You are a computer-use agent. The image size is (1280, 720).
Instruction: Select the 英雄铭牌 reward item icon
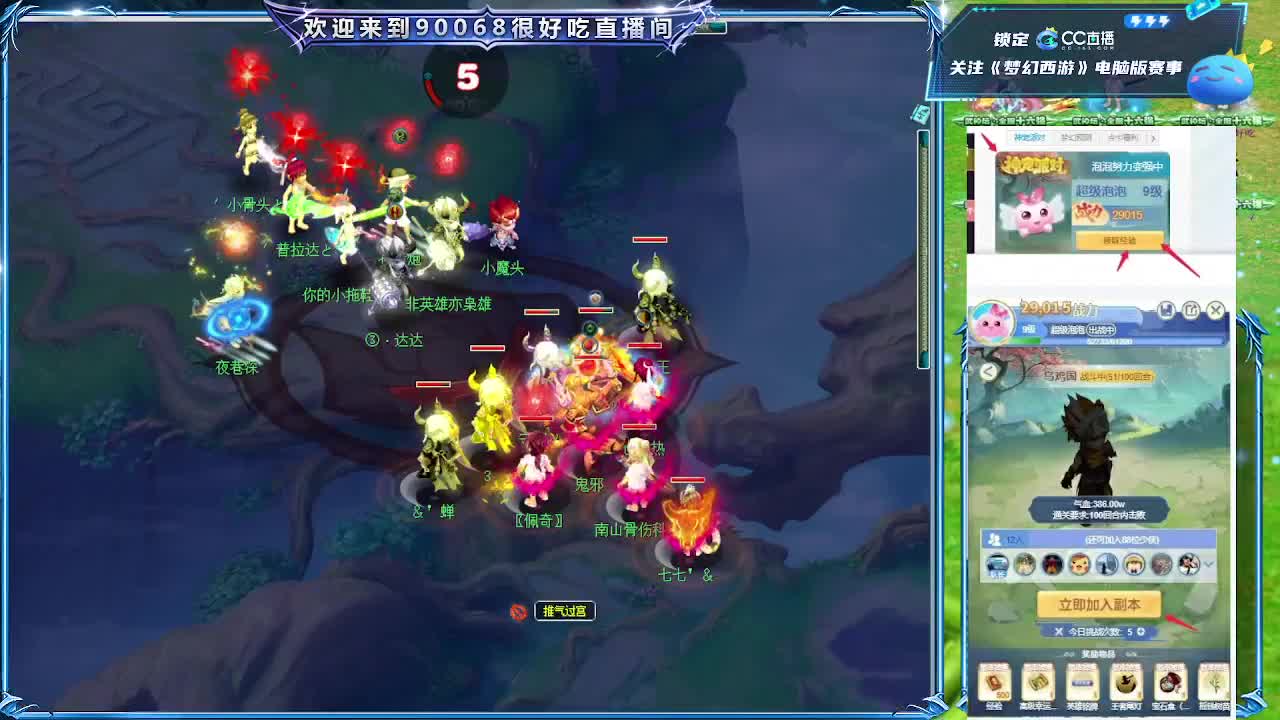pyautogui.click(x=1081, y=682)
